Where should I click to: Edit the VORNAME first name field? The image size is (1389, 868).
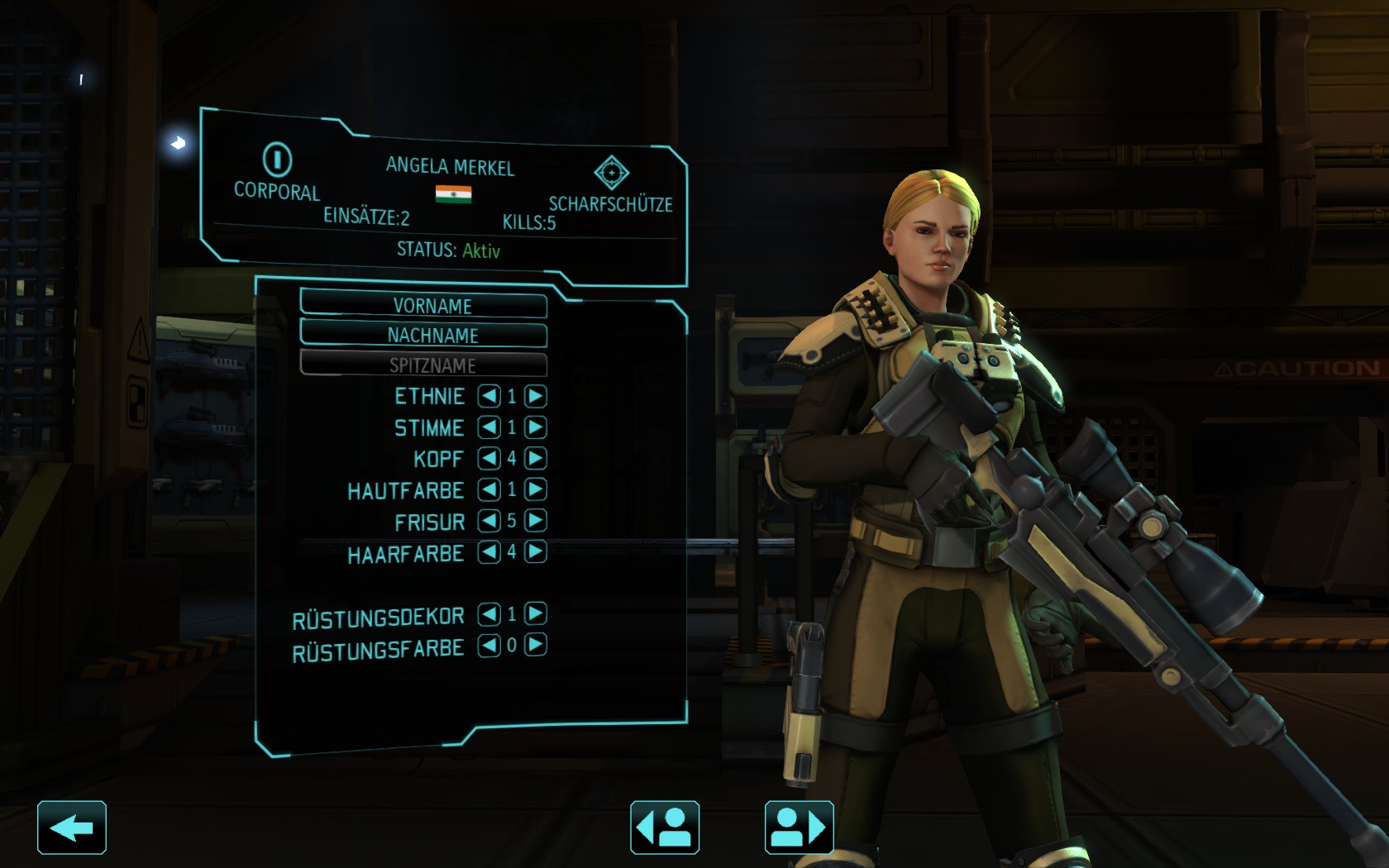click(x=423, y=304)
